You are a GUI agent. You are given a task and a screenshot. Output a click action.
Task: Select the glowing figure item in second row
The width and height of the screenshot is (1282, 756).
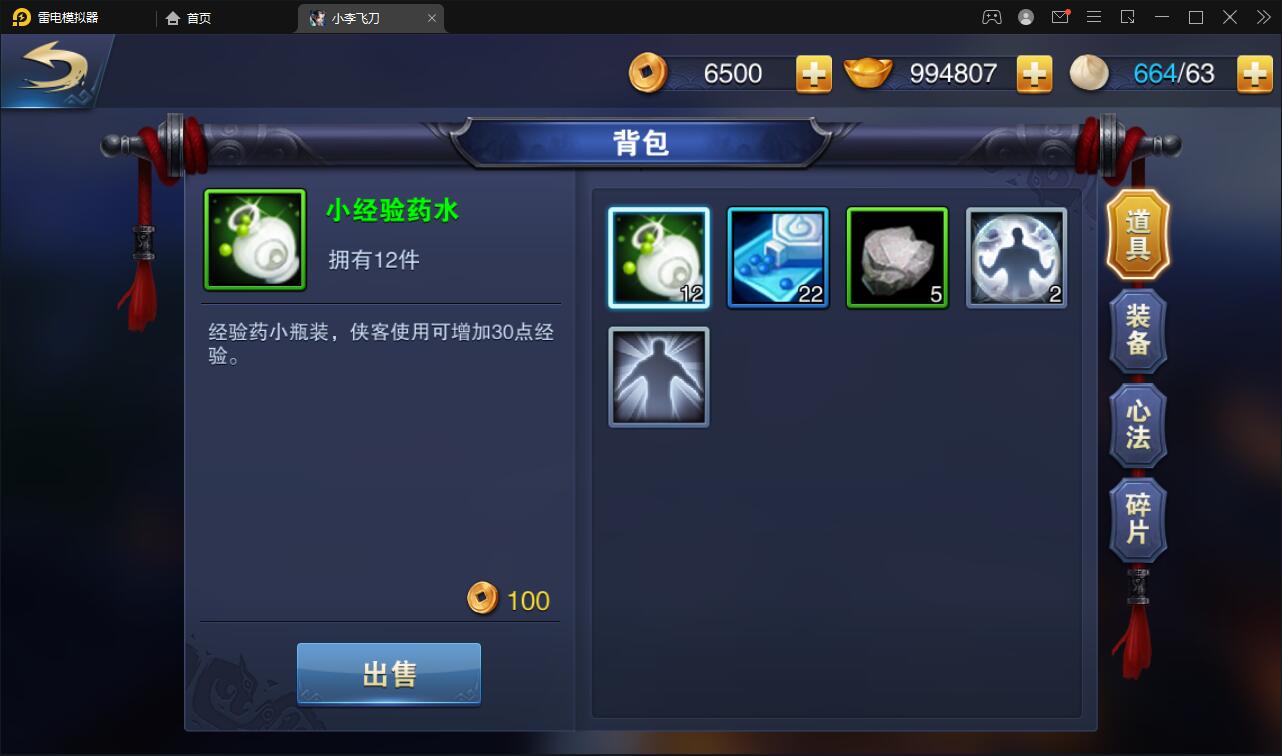tap(658, 377)
